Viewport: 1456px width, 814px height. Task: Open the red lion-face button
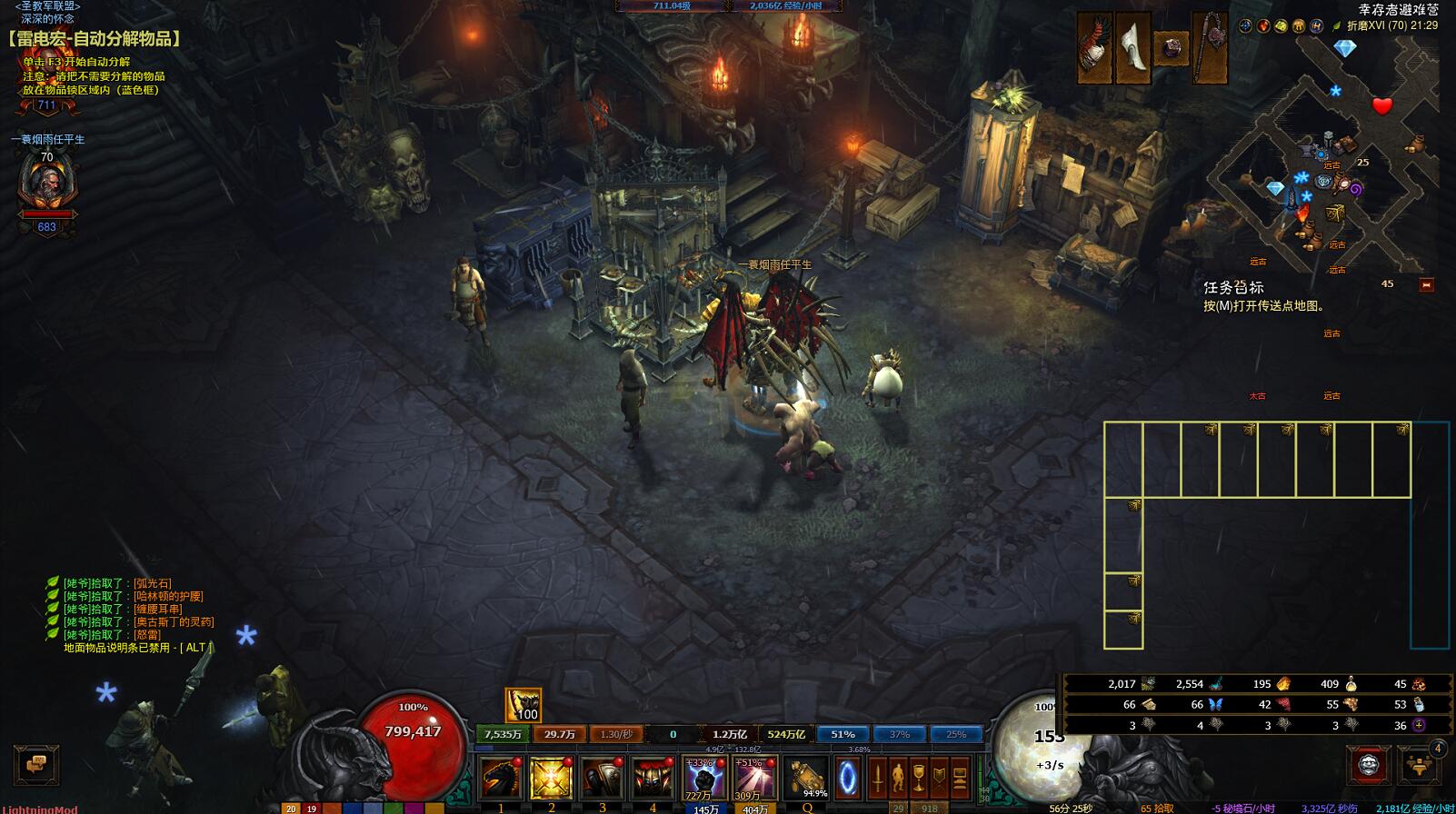(x=1368, y=765)
